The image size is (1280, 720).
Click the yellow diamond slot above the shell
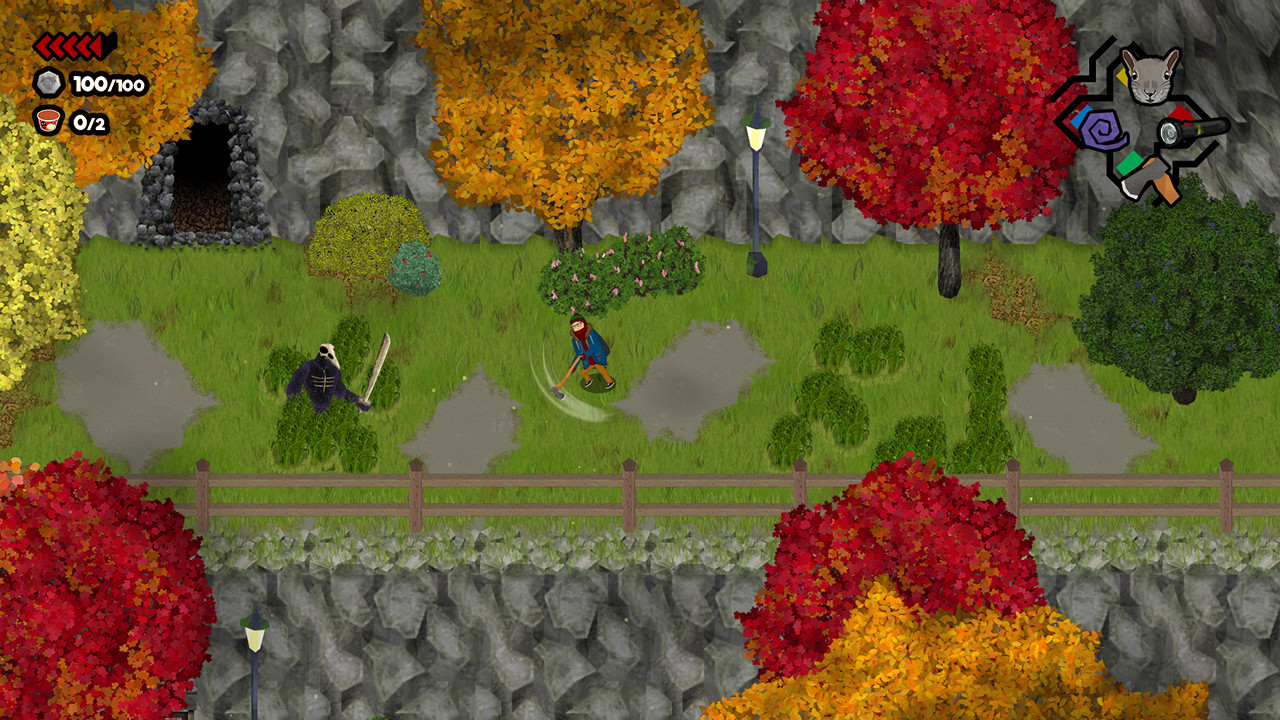[1123, 77]
